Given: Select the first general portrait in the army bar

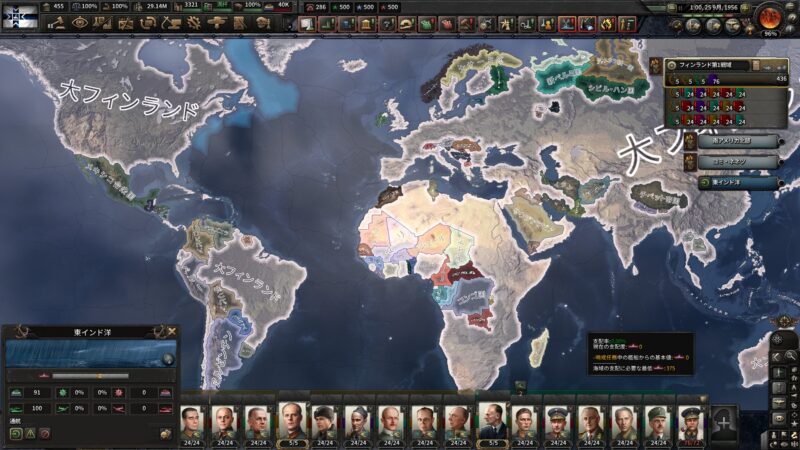Looking at the screenshot, I should [192, 420].
